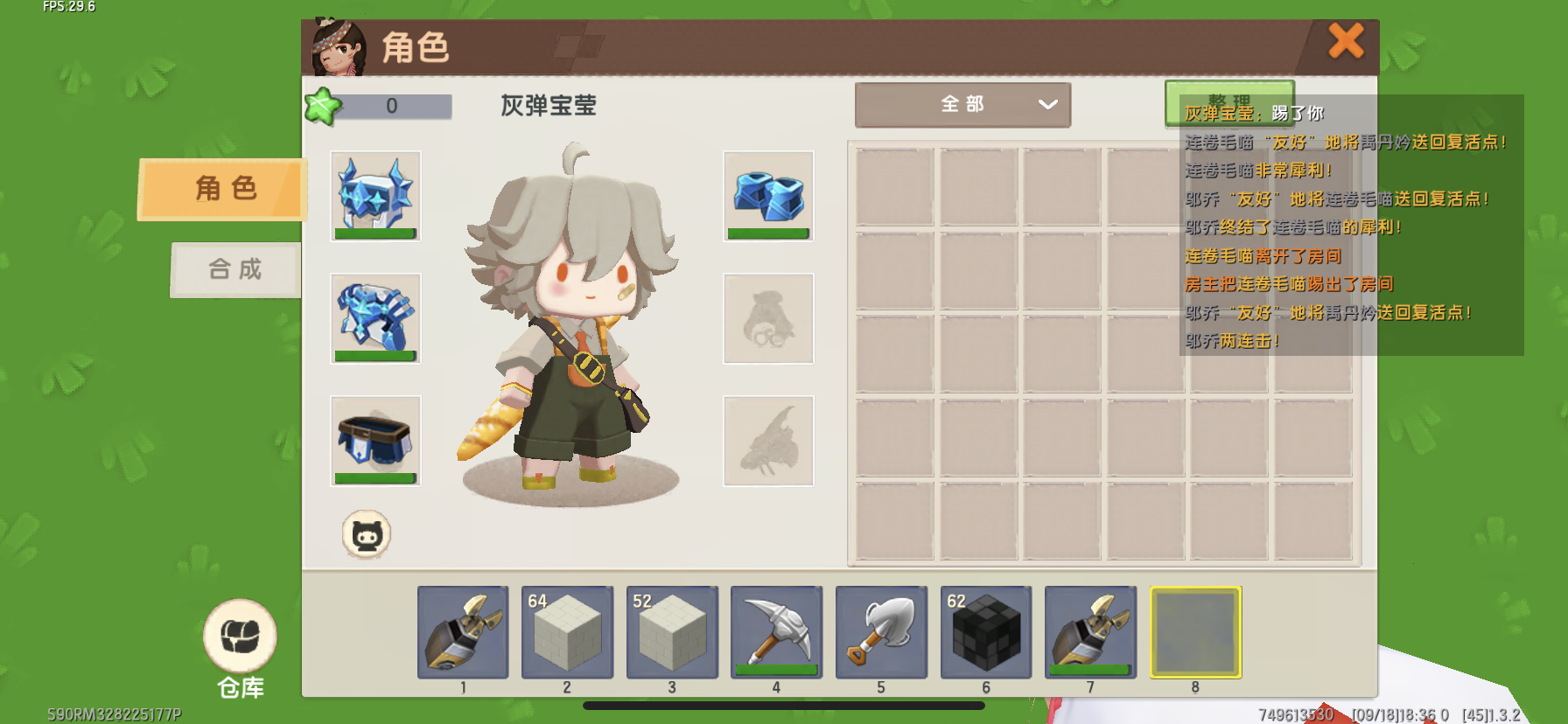Select the blue boots equipment slot
Image resolution: width=1568 pixels, height=724 pixels.
click(x=768, y=196)
